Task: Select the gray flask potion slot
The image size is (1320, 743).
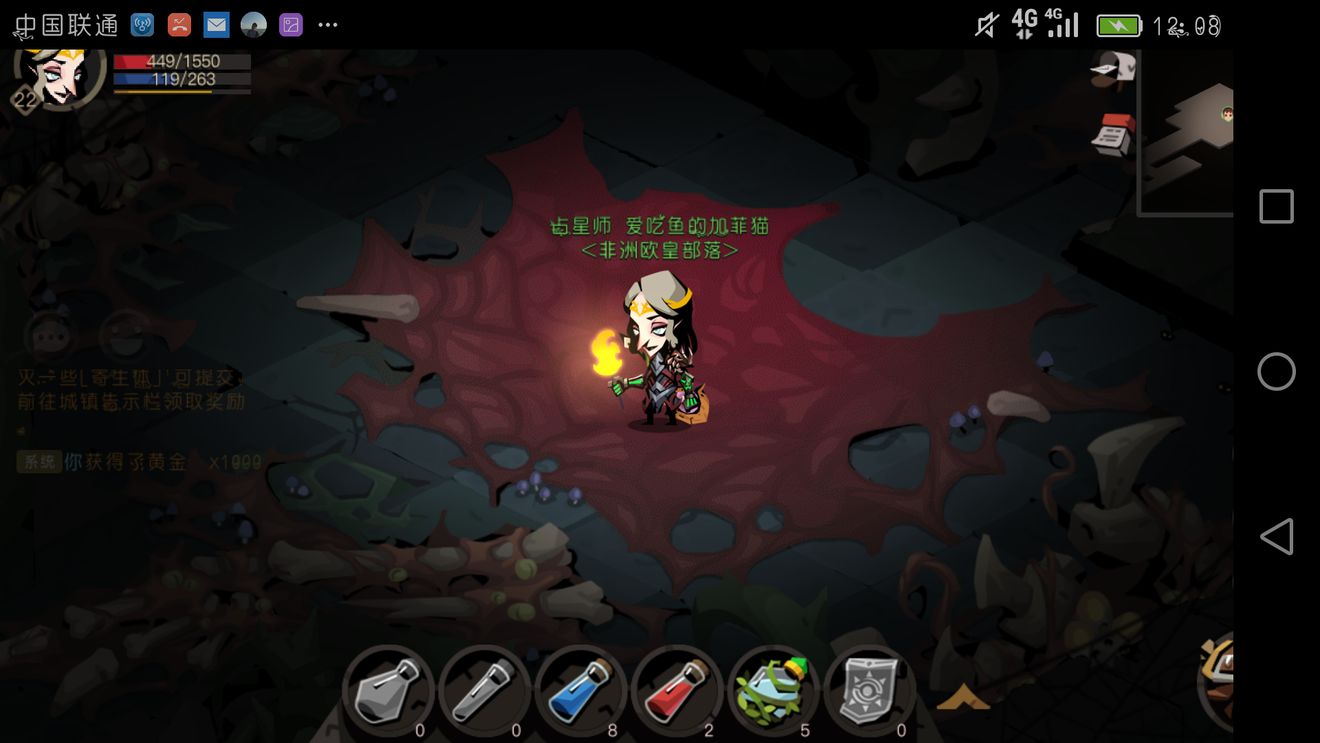Action: [388, 690]
